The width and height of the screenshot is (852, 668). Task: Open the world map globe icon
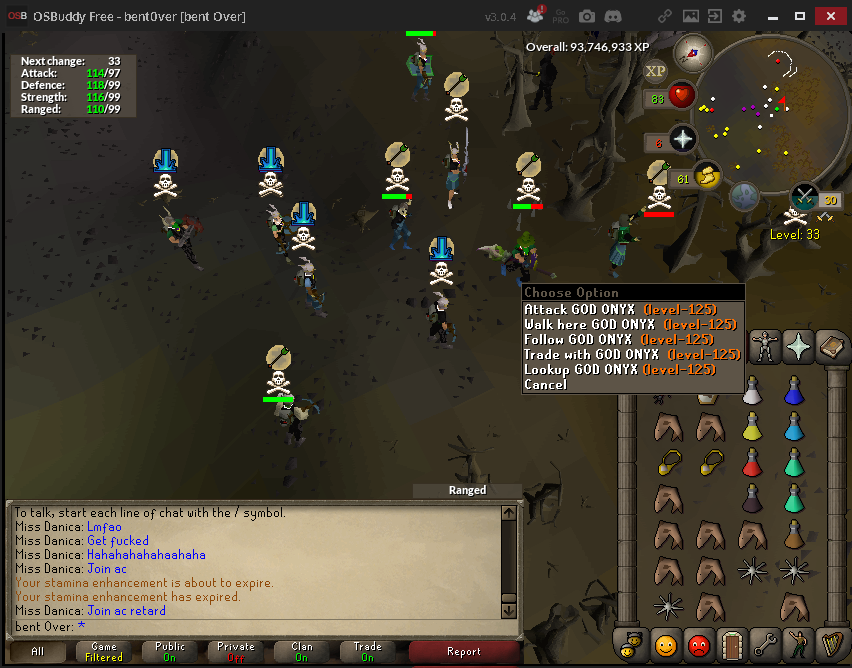(742, 197)
